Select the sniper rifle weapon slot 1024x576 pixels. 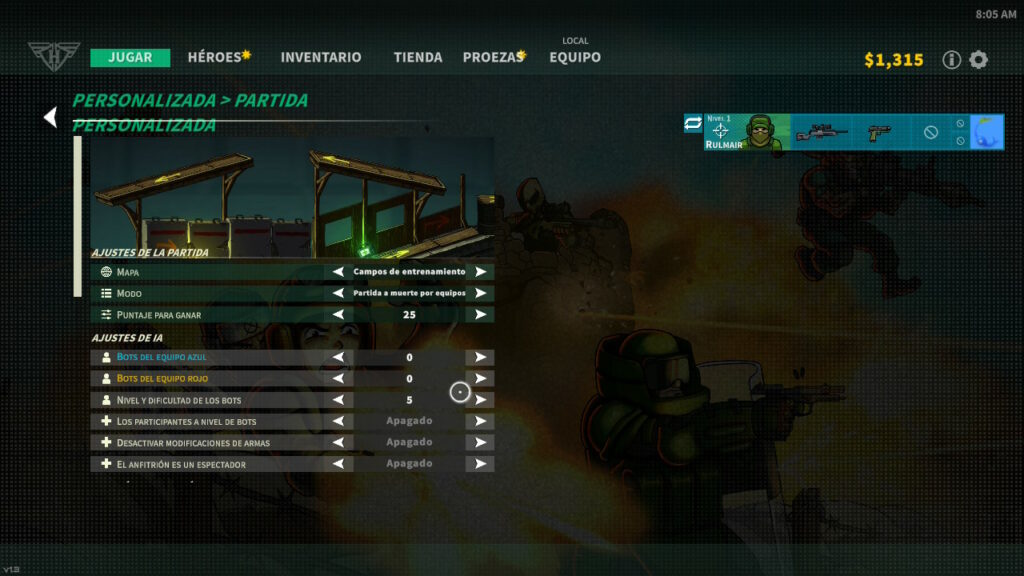coord(821,132)
